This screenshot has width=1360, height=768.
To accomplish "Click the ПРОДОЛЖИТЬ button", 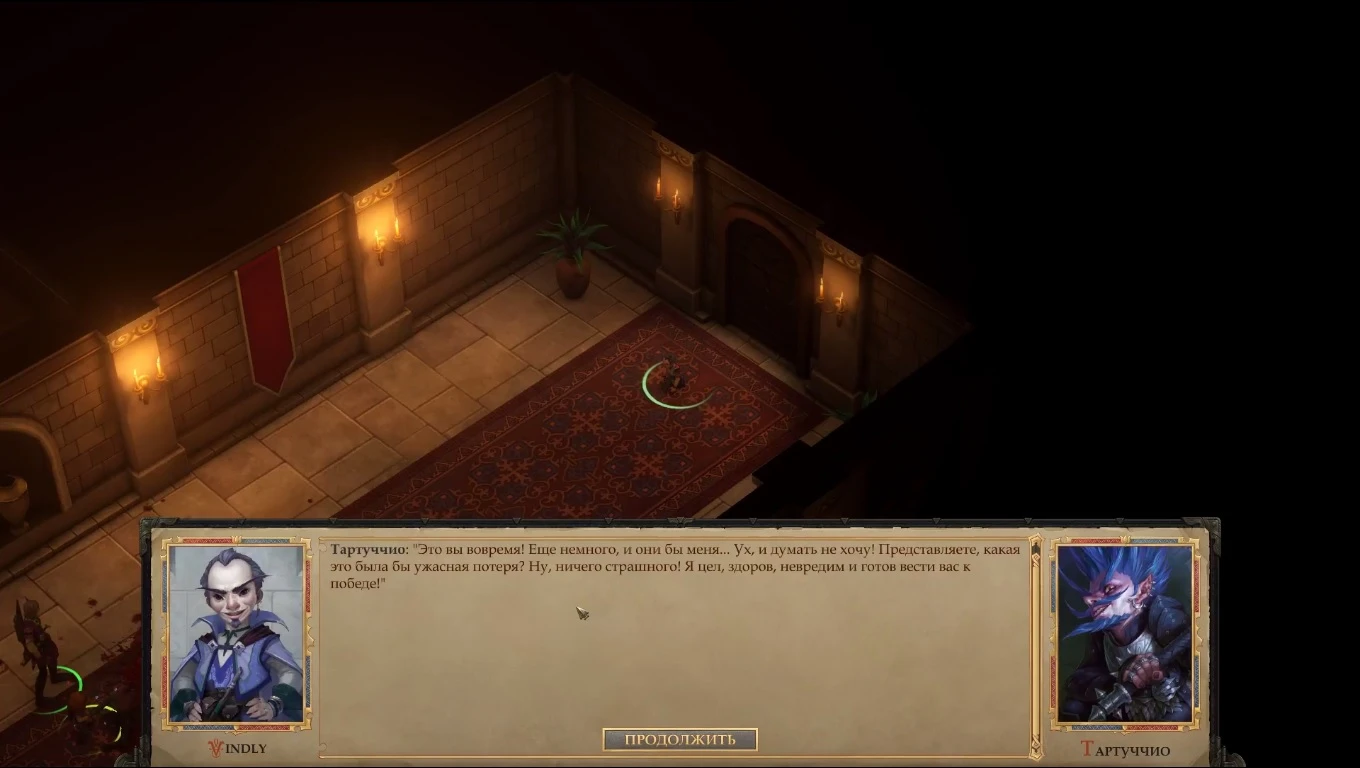I will [680, 739].
